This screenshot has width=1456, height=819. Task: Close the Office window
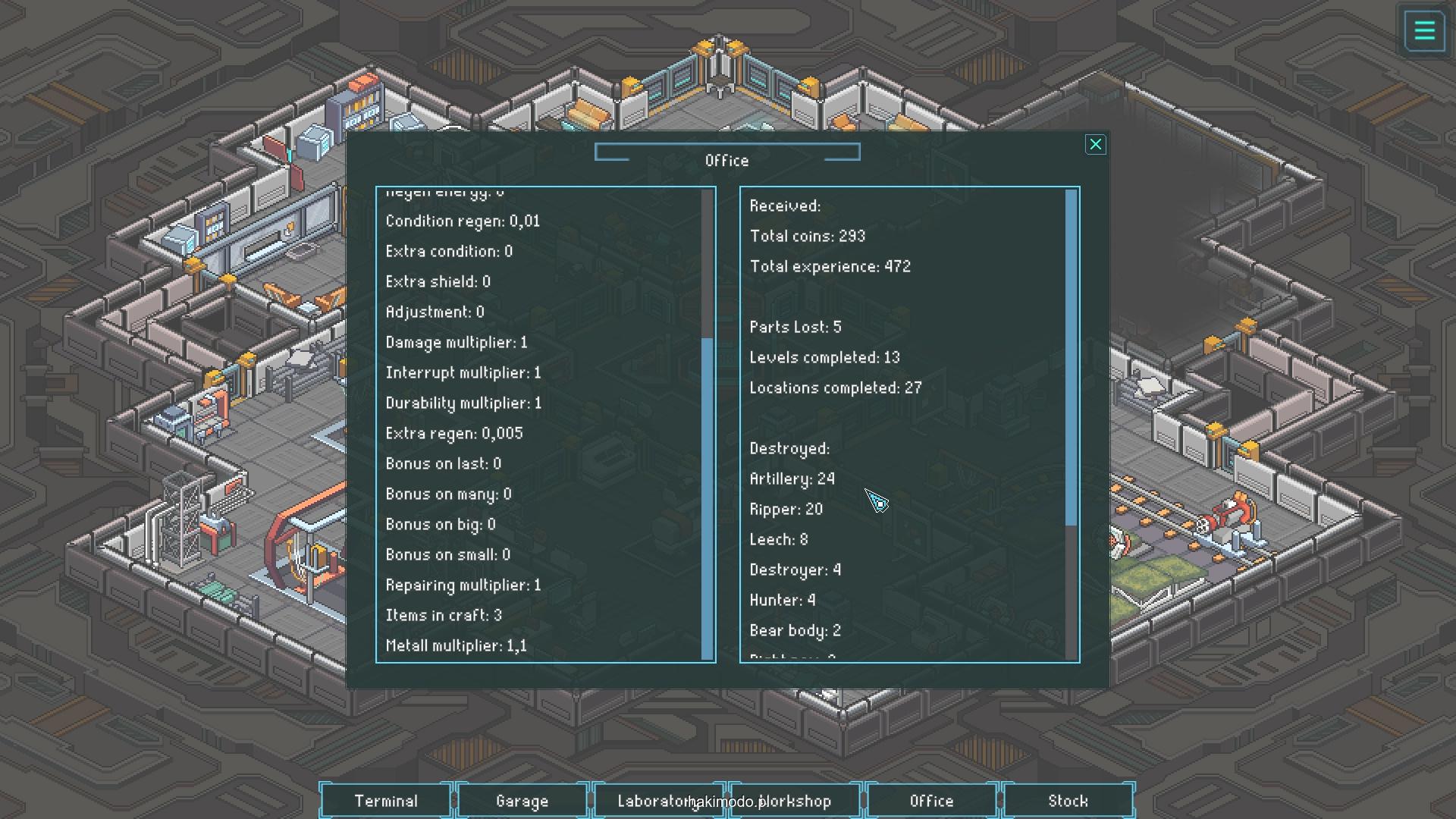click(x=1095, y=145)
